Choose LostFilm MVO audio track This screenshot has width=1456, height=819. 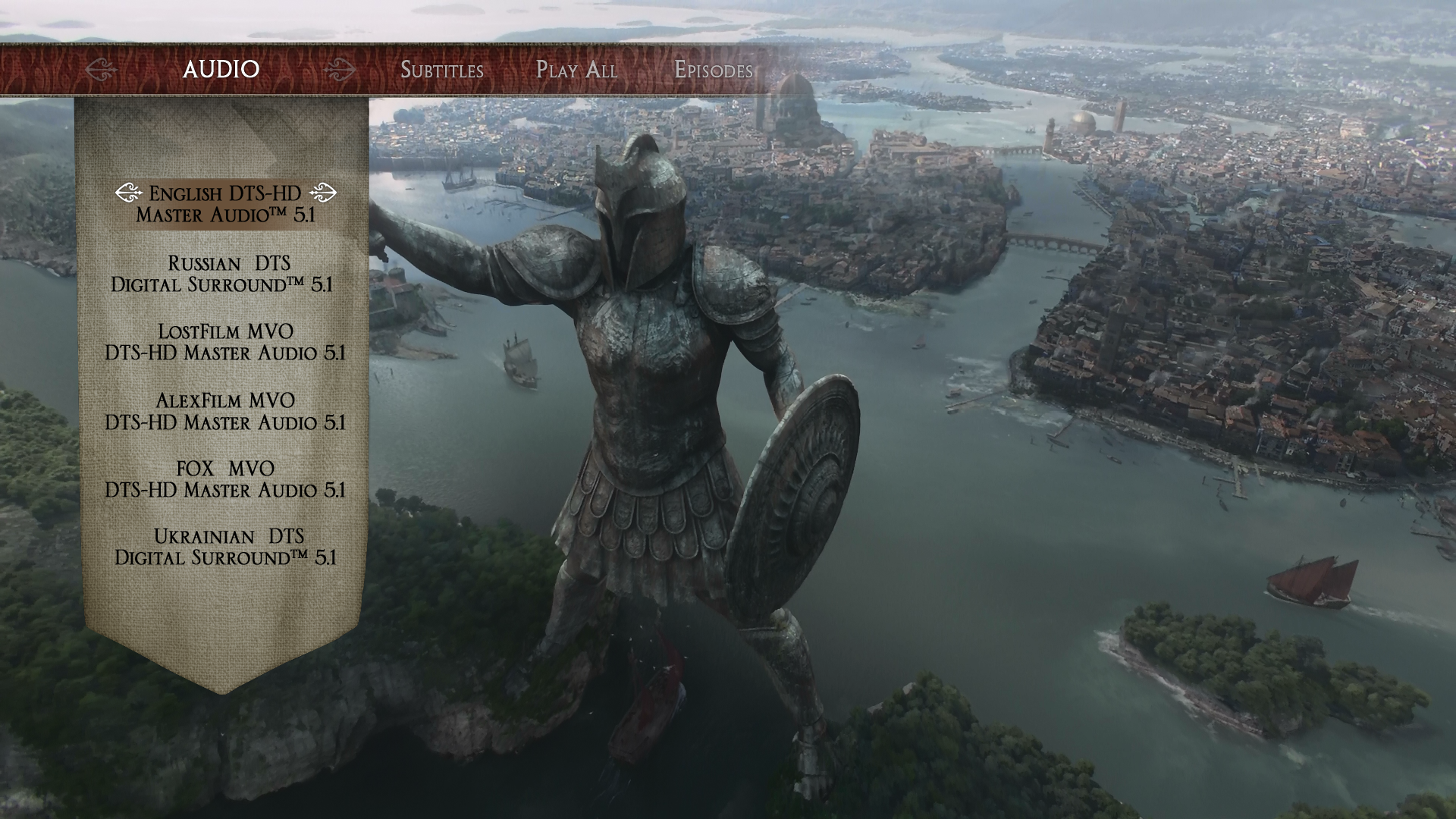[225, 342]
